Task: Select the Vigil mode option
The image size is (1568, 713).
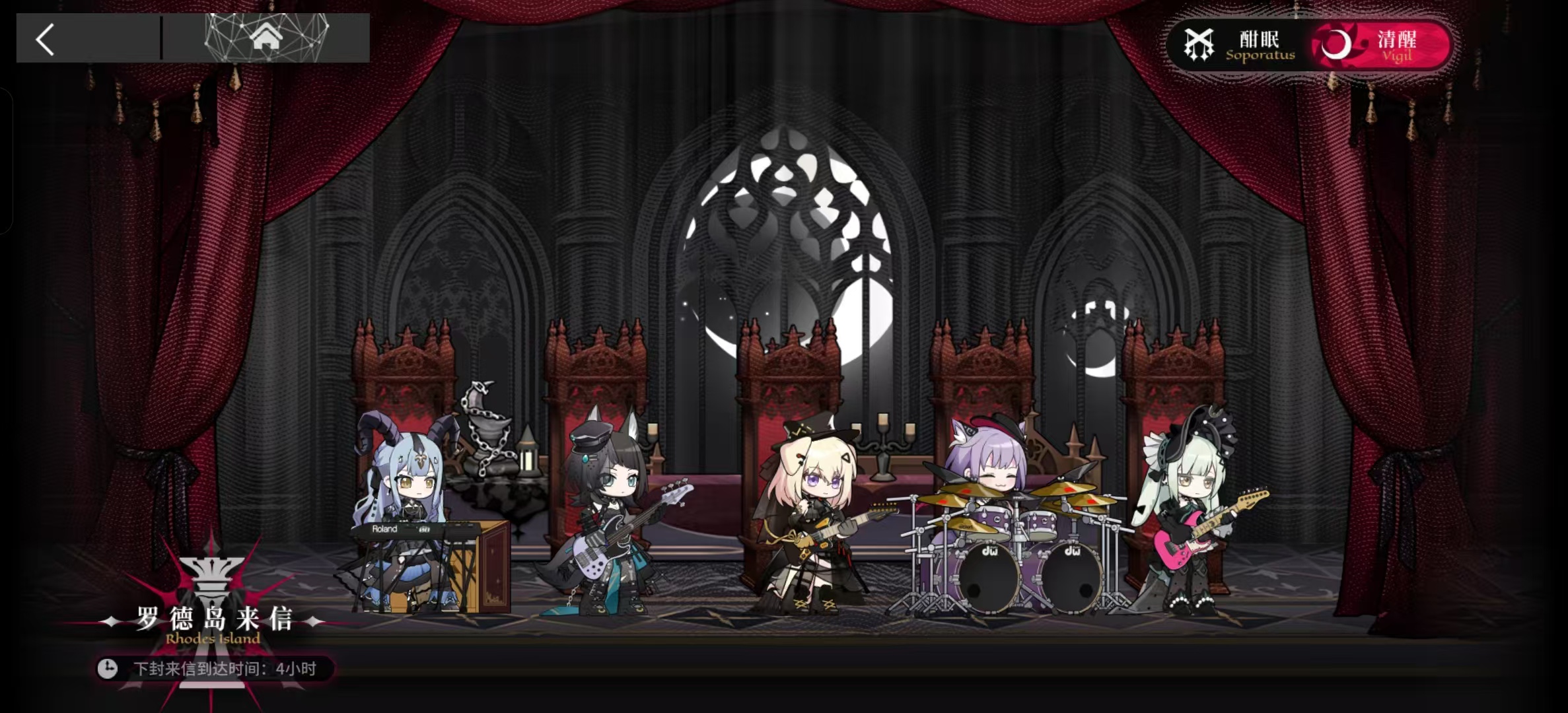Action: [x=1380, y=46]
